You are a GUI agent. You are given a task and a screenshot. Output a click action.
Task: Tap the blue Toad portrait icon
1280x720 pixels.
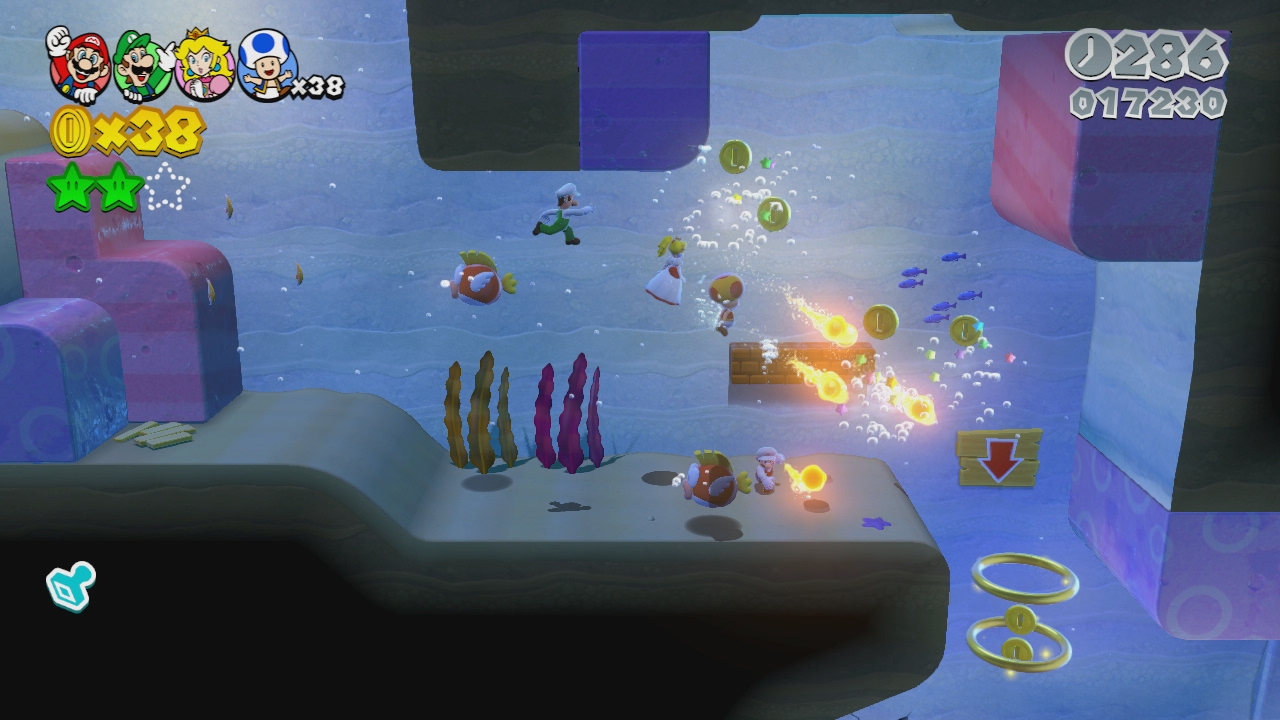pyautogui.click(x=265, y=67)
